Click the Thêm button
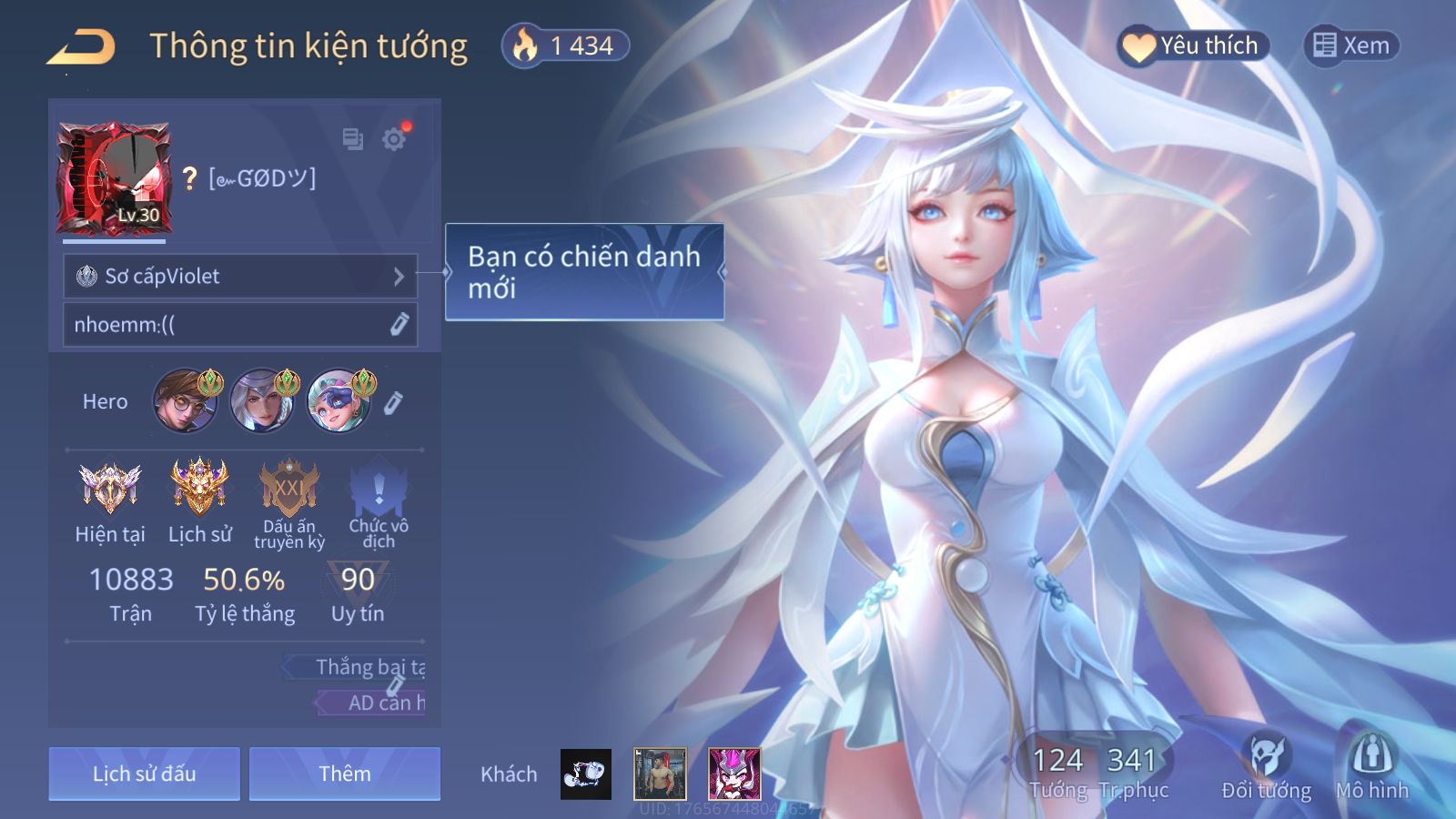1456x819 pixels. (x=344, y=773)
